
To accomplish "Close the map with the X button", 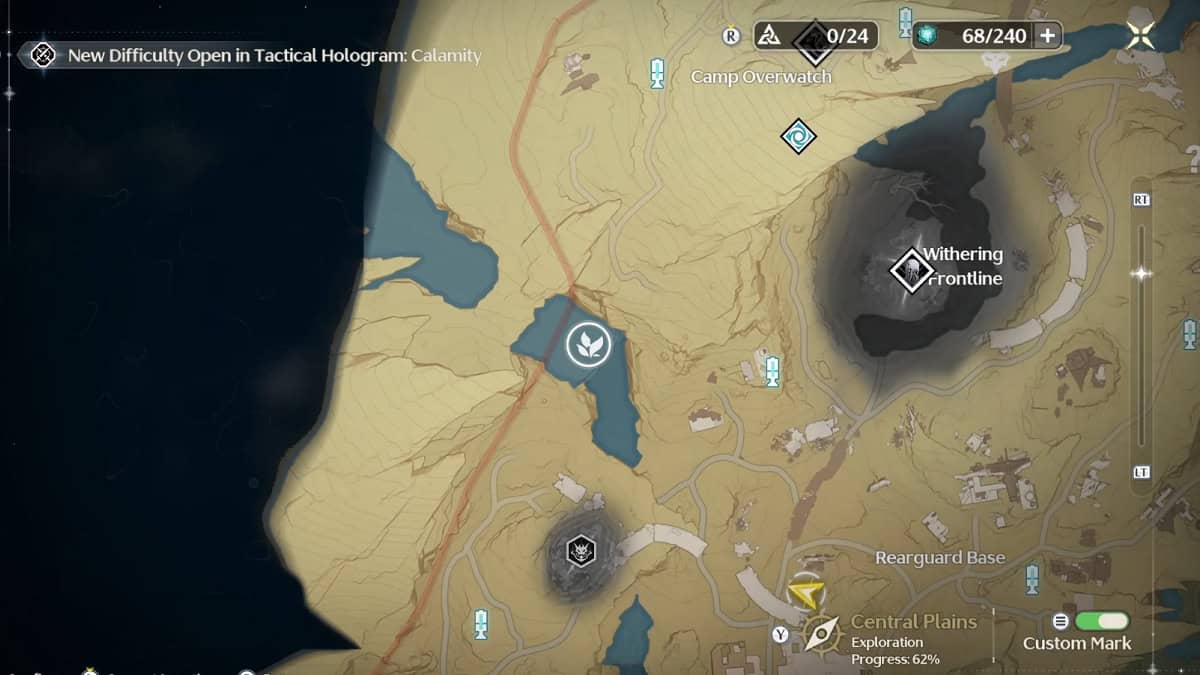I will [x=1140, y=36].
